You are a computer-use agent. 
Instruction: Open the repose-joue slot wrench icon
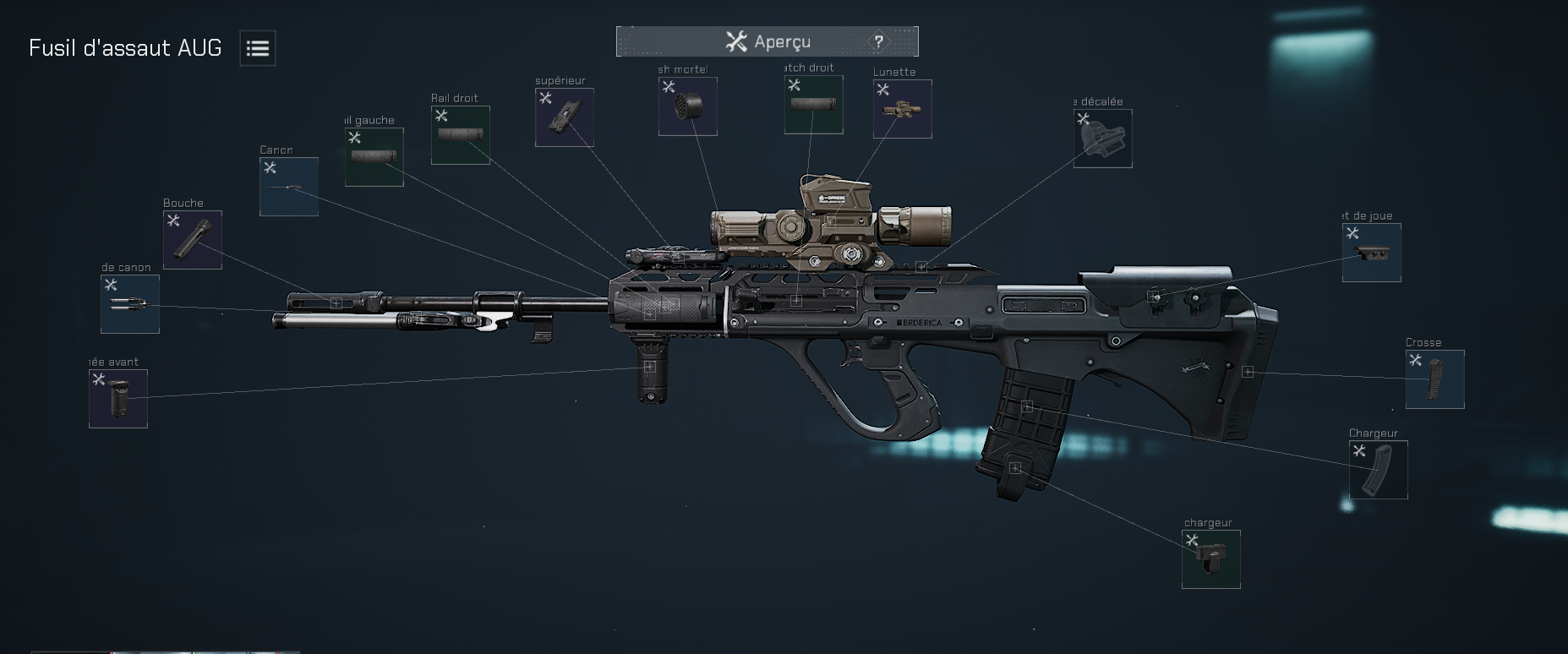click(x=1352, y=233)
